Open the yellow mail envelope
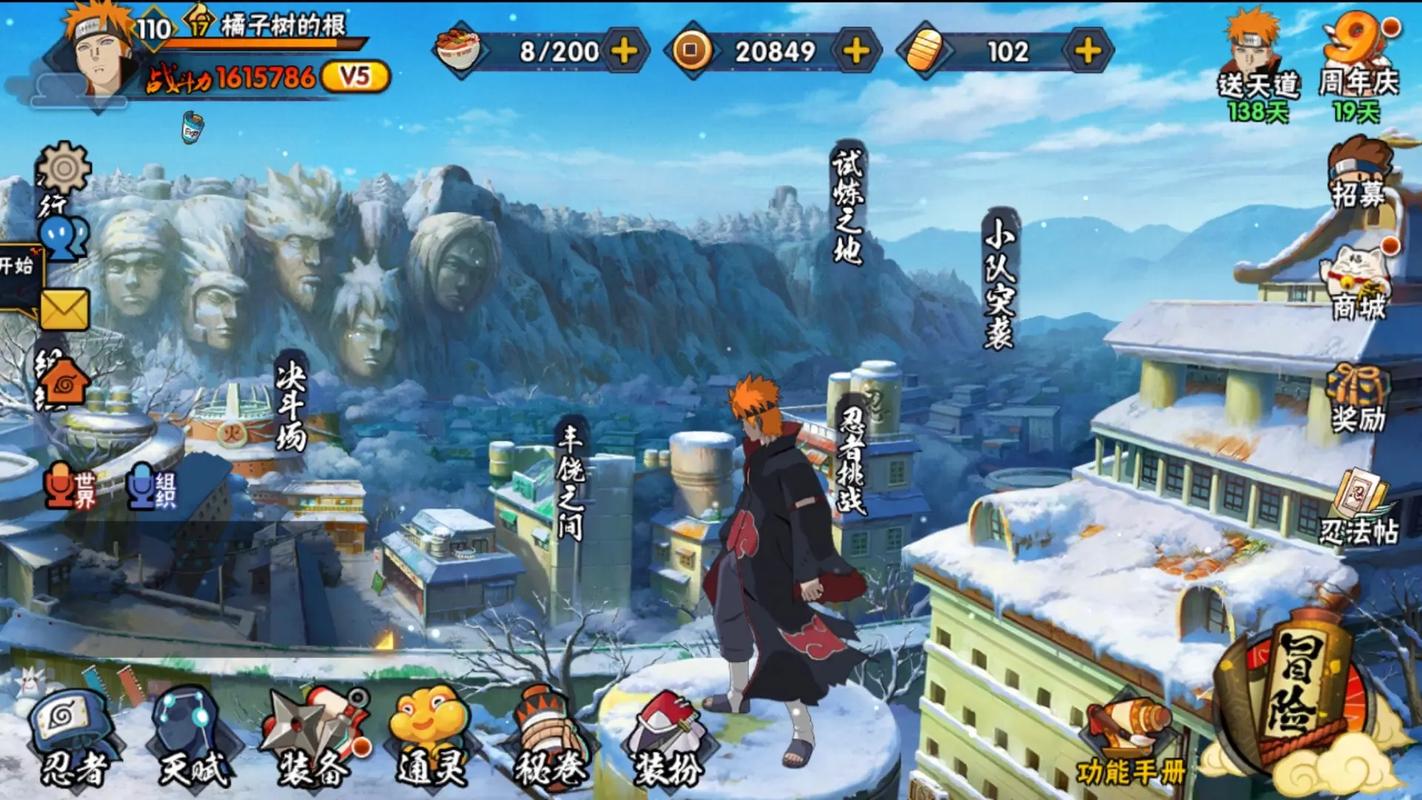 [x=64, y=310]
